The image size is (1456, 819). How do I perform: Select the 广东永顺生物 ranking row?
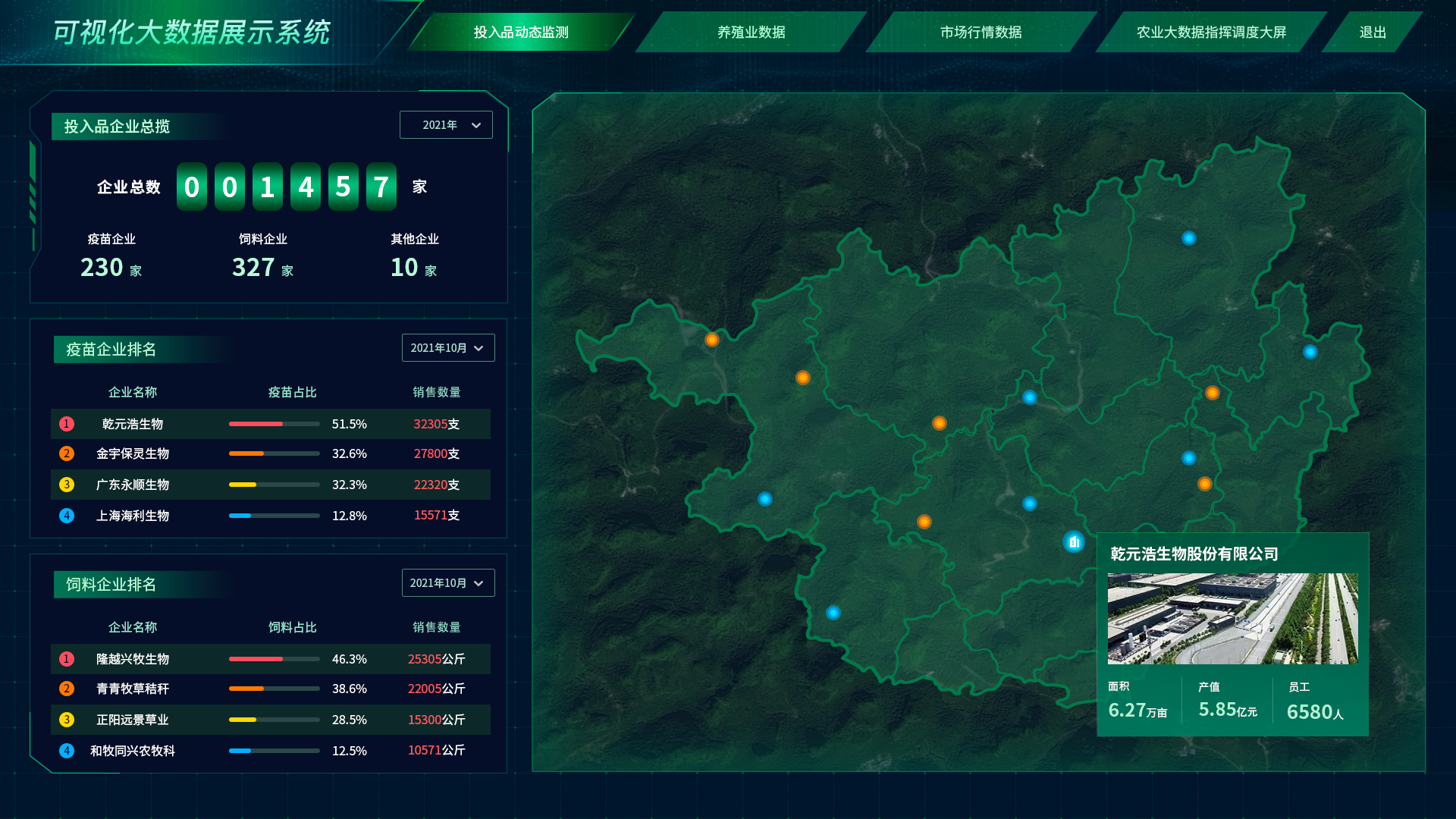(270, 485)
